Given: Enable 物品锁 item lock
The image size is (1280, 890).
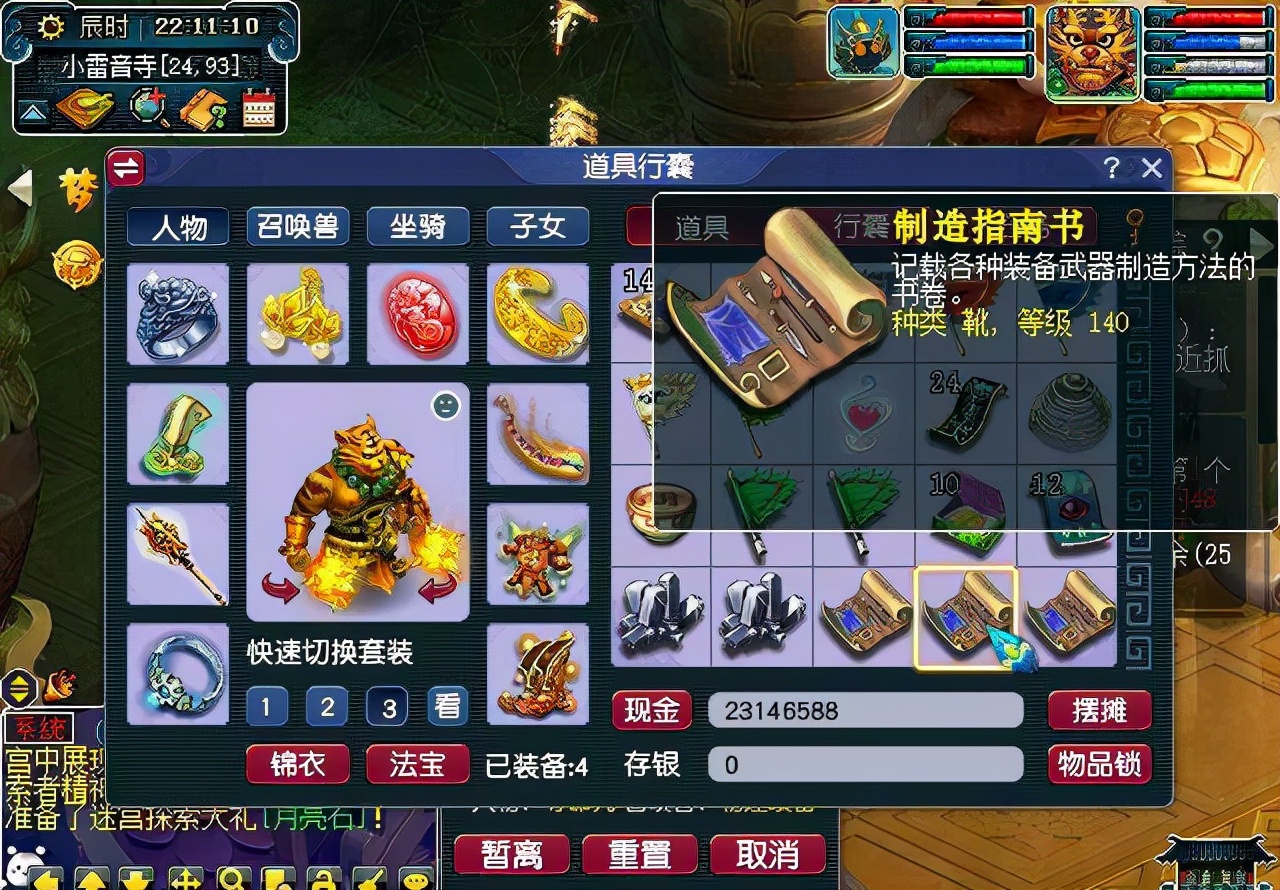Looking at the screenshot, I should pyautogui.click(x=1099, y=764).
